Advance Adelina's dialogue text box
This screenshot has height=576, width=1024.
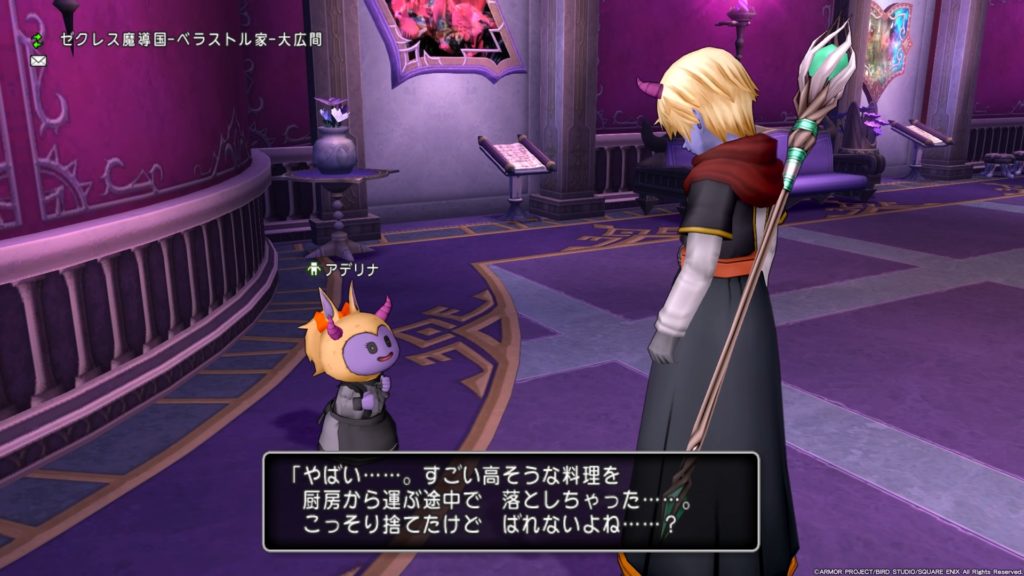pyautogui.click(x=510, y=501)
